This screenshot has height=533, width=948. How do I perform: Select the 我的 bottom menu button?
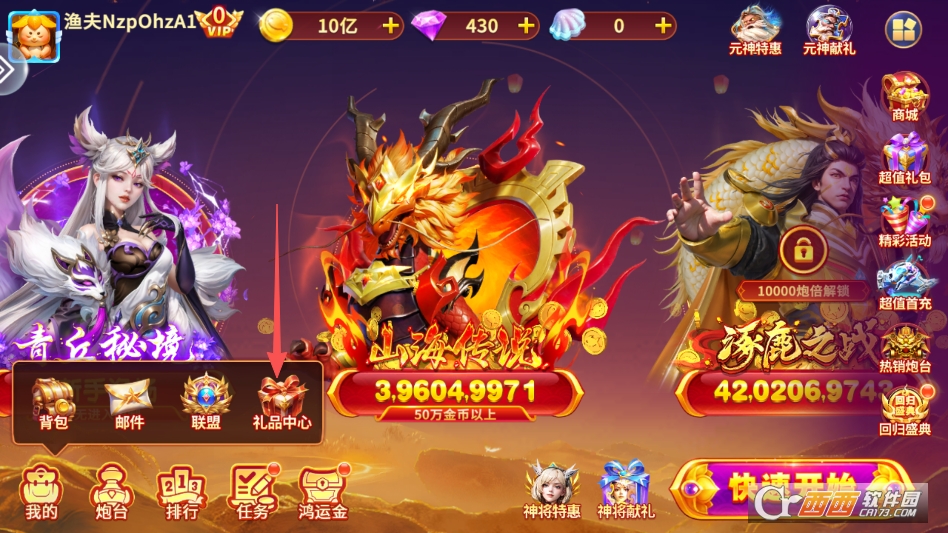point(42,491)
